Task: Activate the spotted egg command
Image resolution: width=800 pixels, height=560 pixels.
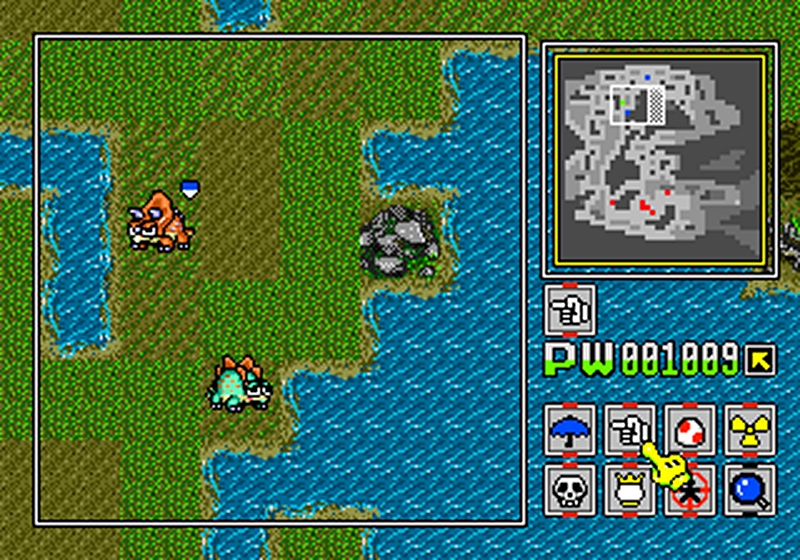Action: coord(690,430)
